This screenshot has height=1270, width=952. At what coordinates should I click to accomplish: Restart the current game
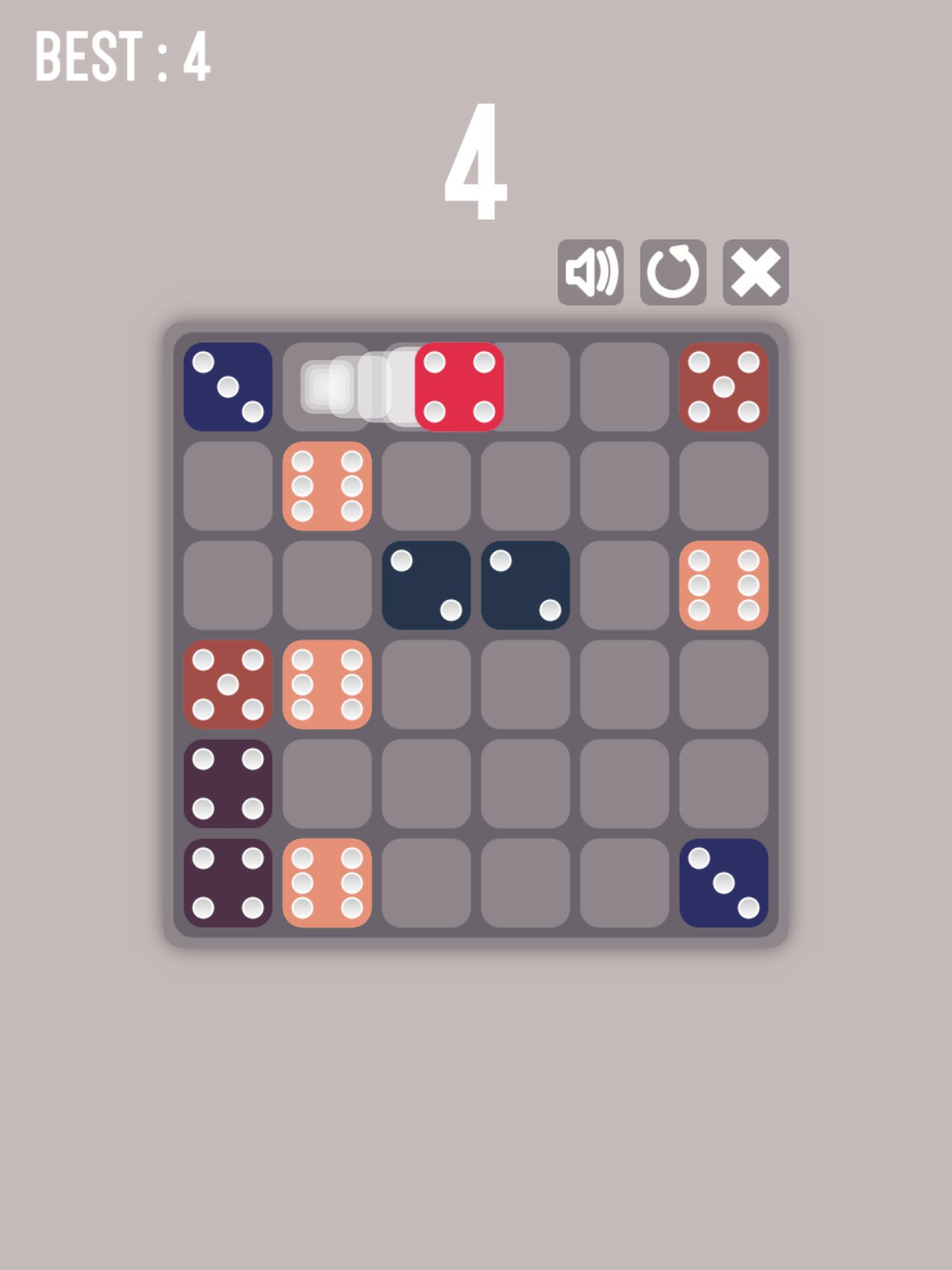pos(674,272)
